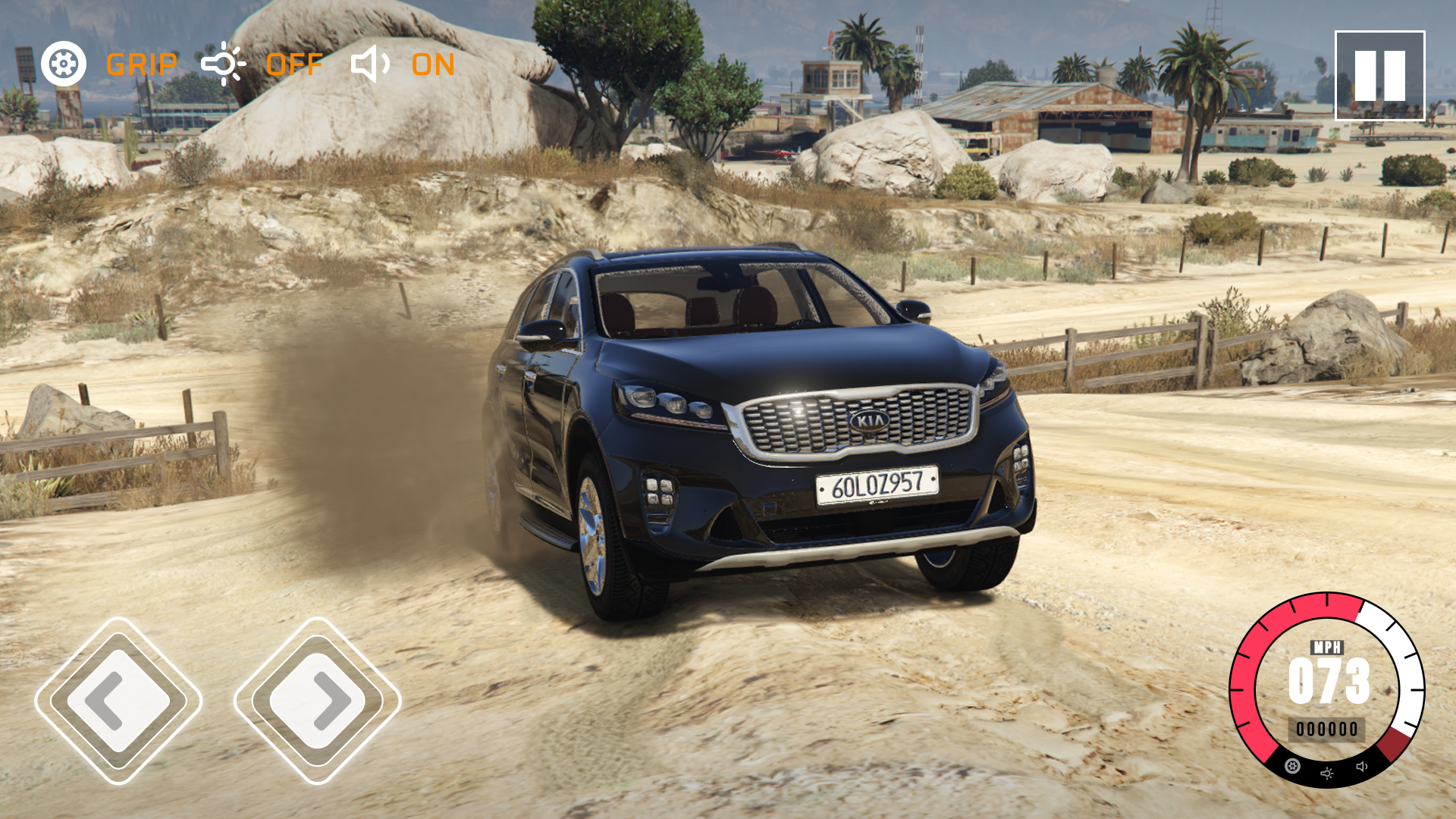The height and width of the screenshot is (819, 1456).
Task: Click the ON label next to the speaker
Action: 433,66
